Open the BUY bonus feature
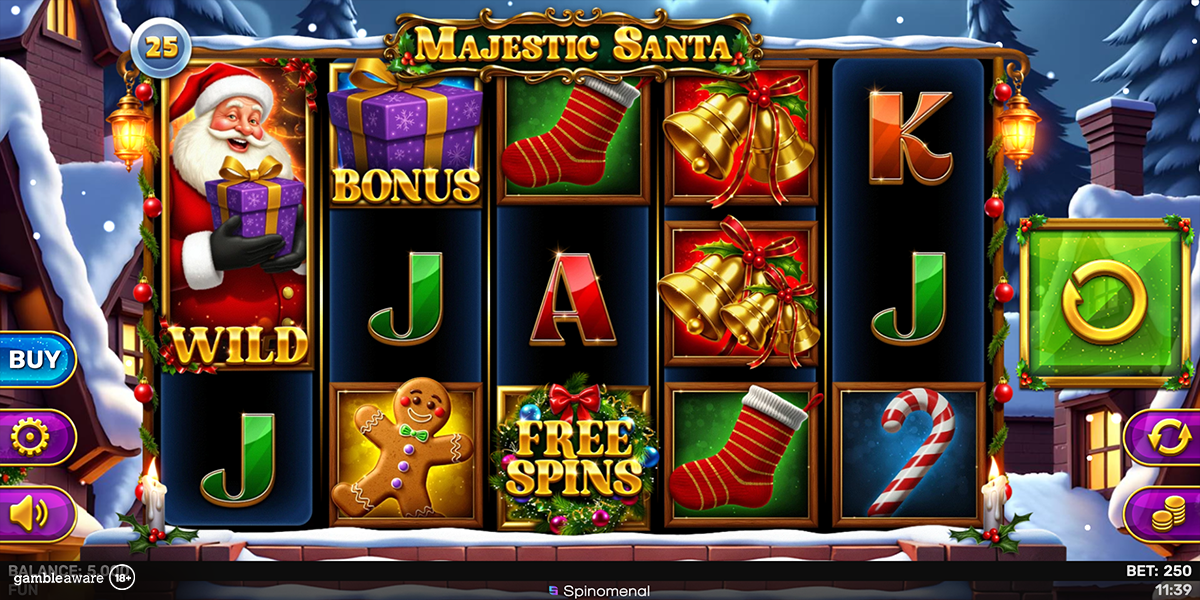Screen dimensions: 1200x600 point(36,359)
